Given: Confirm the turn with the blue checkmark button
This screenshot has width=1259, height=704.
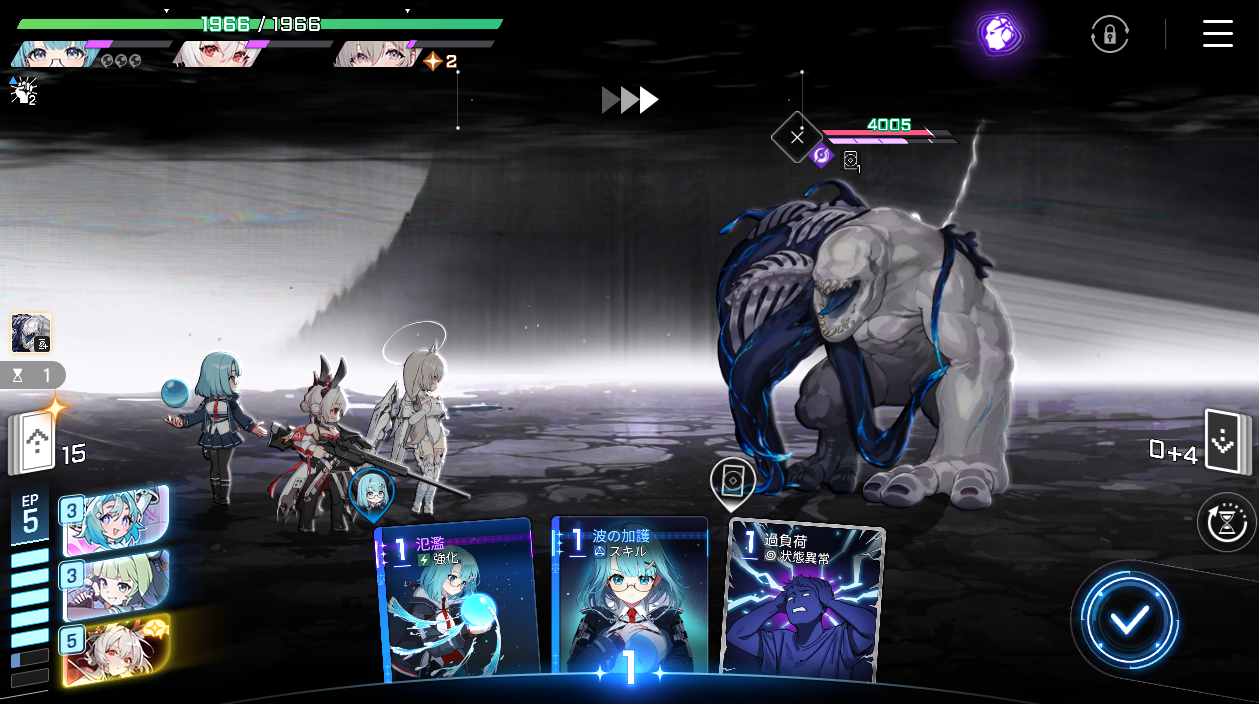Looking at the screenshot, I should [1129, 621].
